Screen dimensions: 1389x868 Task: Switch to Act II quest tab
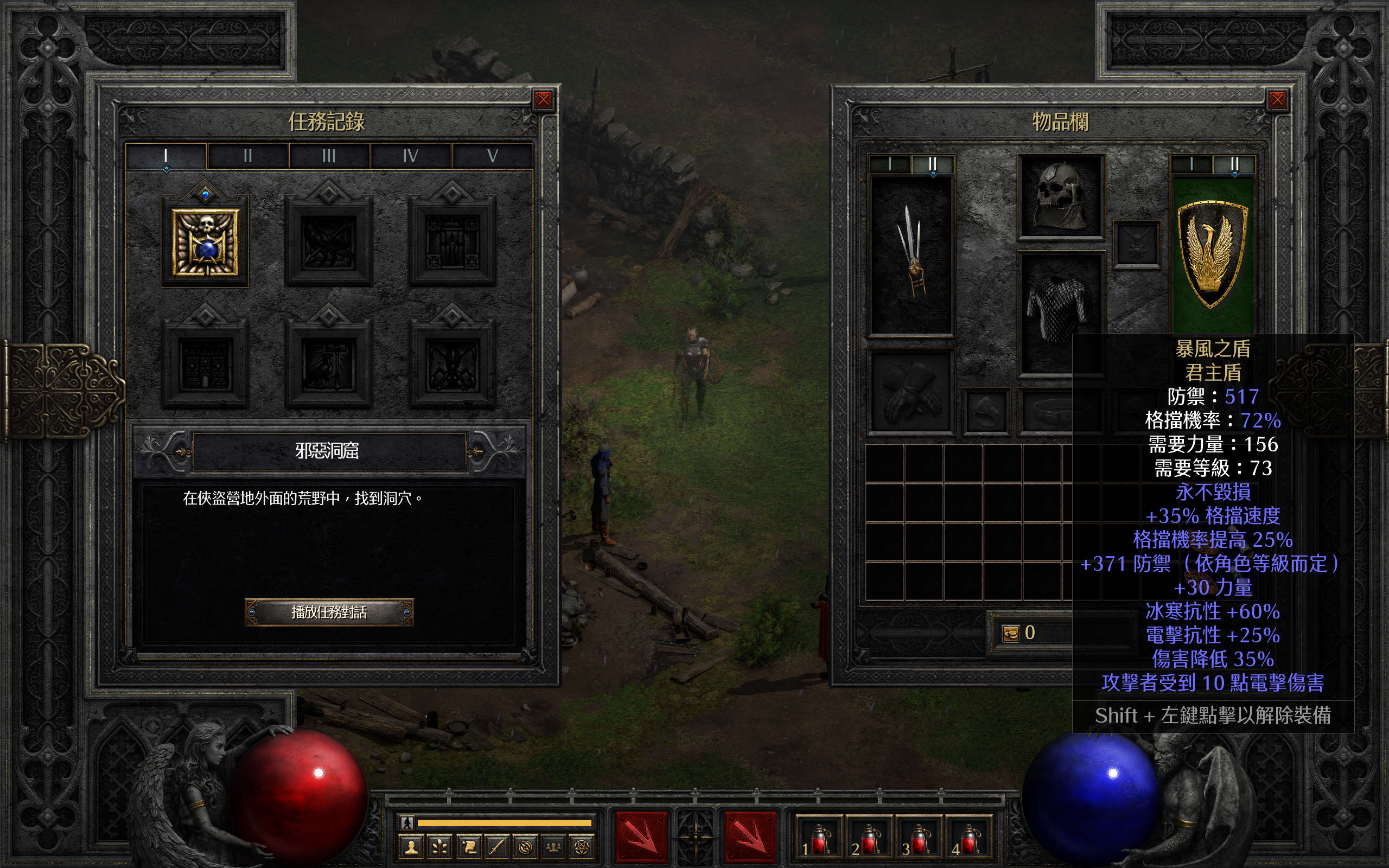coord(247,156)
